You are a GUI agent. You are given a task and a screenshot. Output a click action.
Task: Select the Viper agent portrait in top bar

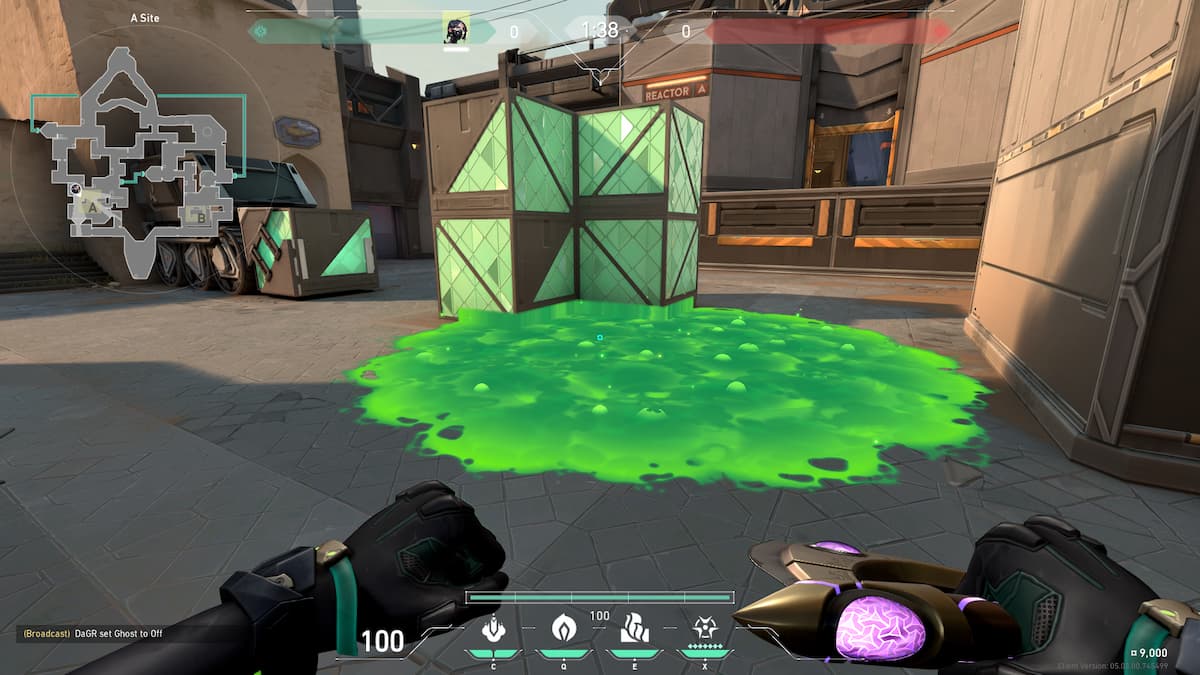(456, 31)
